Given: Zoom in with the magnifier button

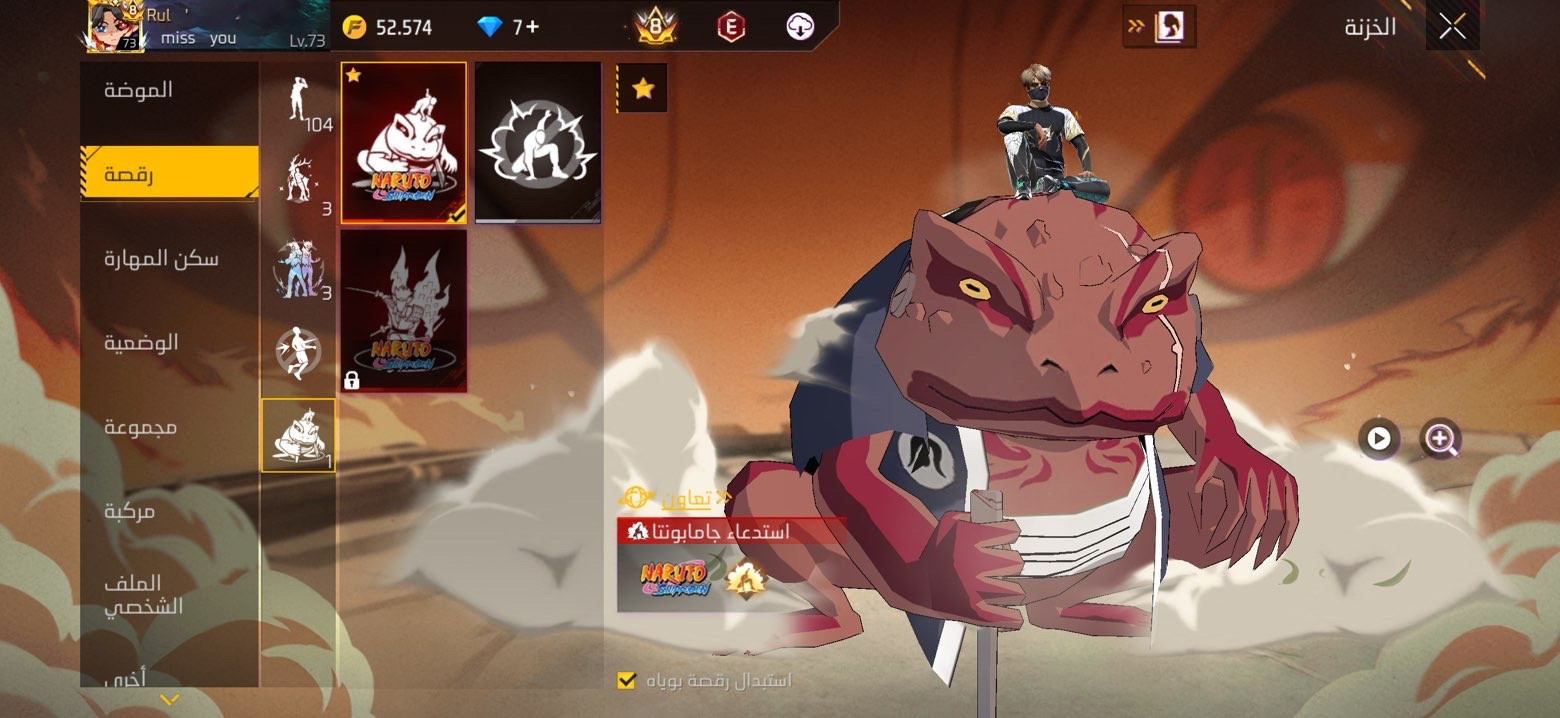Looking at the screenshot, I should [x=1440, y=438].
